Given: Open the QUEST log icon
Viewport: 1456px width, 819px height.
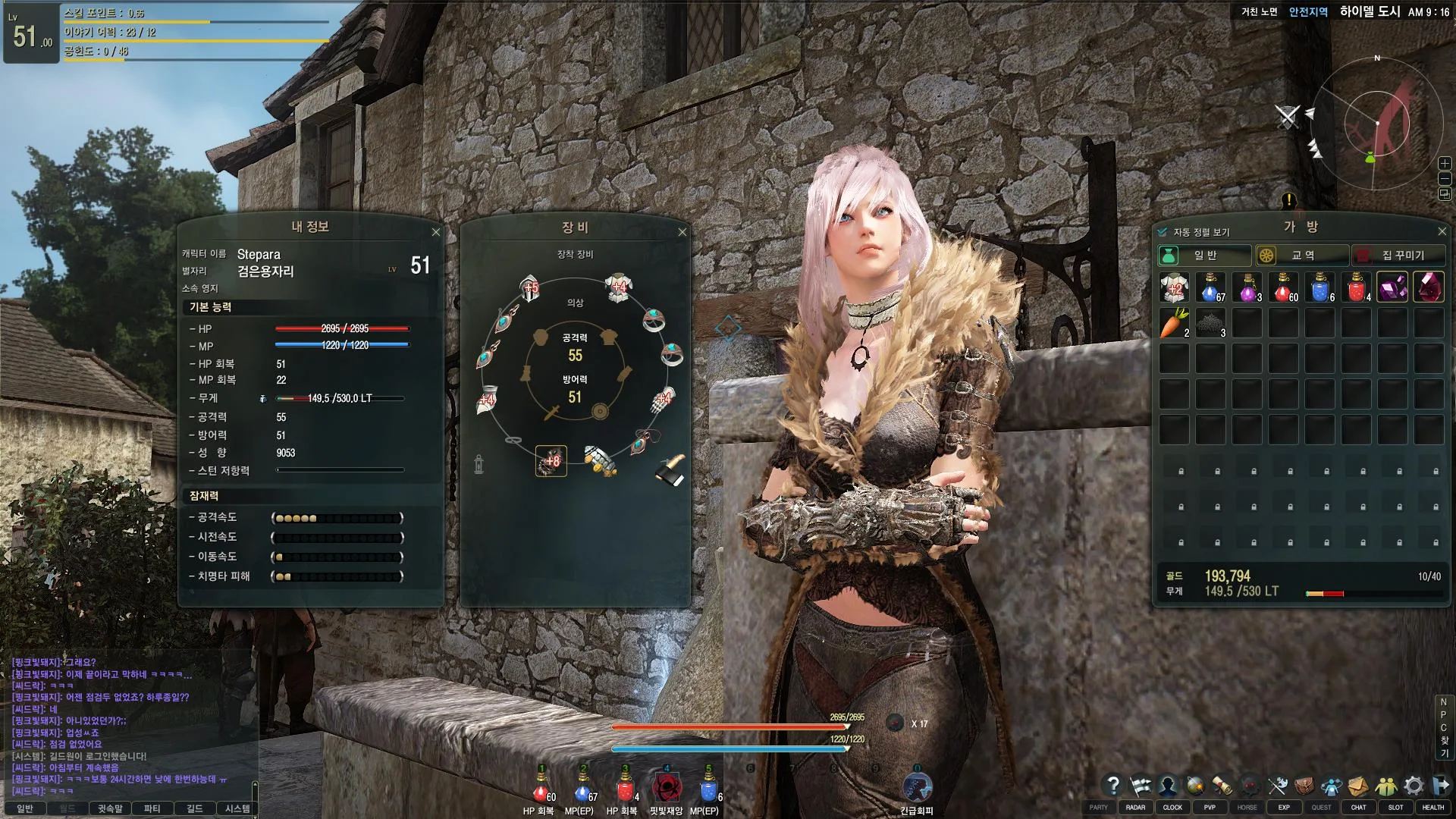Looking at the screenshot, I should pyautogui.click(x=1319, y=786).
